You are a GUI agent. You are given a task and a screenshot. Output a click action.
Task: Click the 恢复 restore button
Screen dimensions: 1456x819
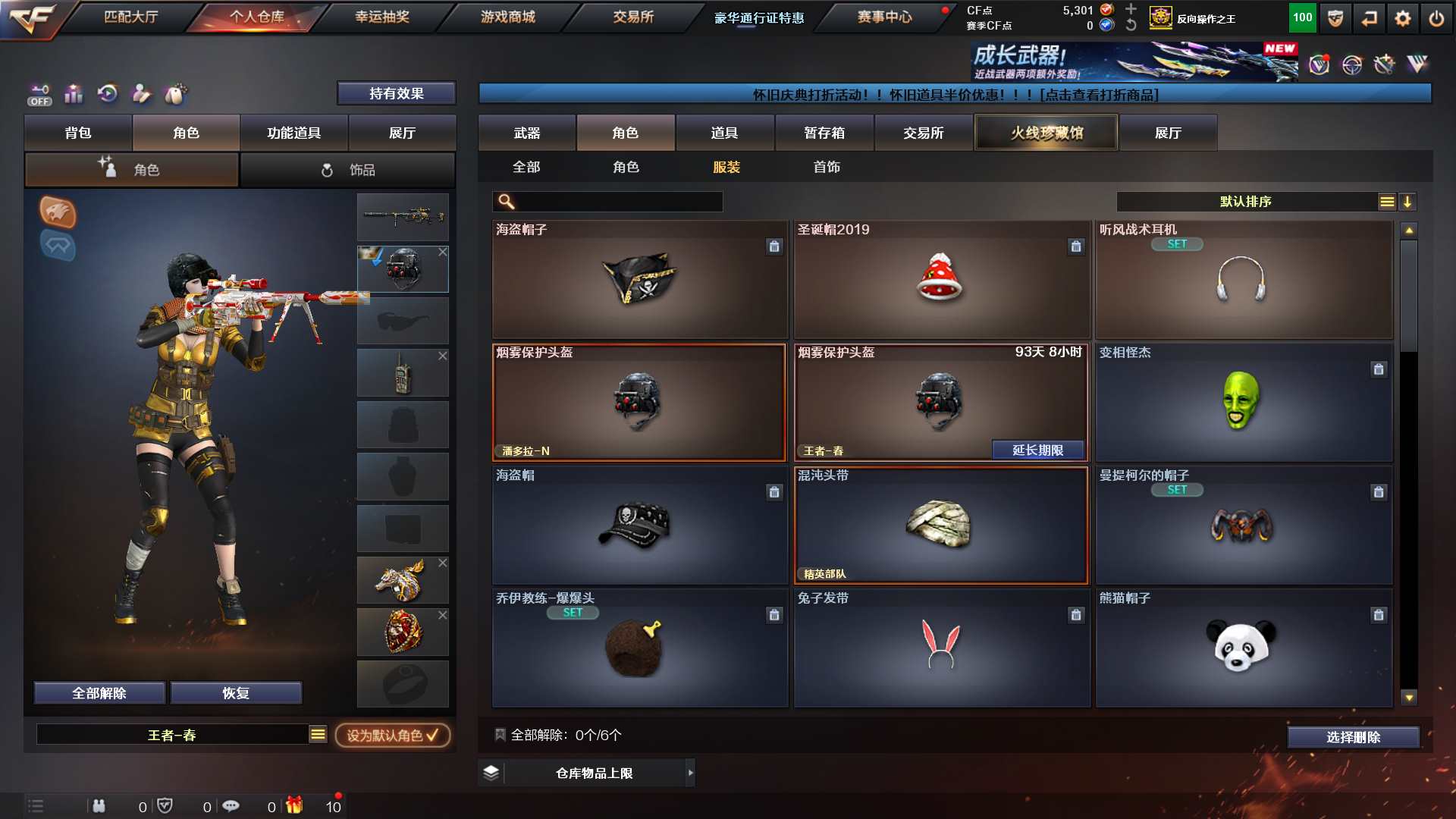[x=236, y=693]
